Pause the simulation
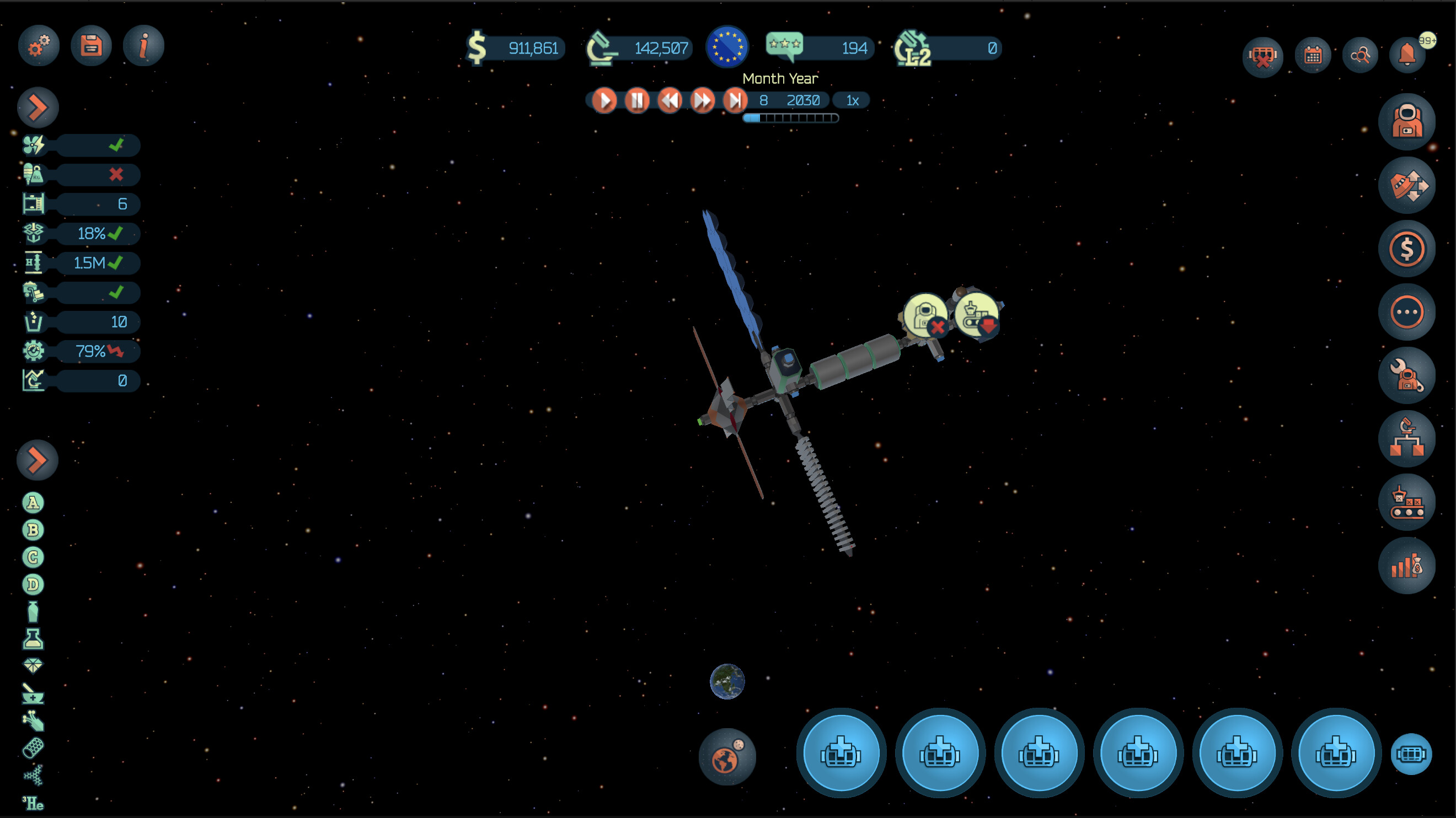 637,100
